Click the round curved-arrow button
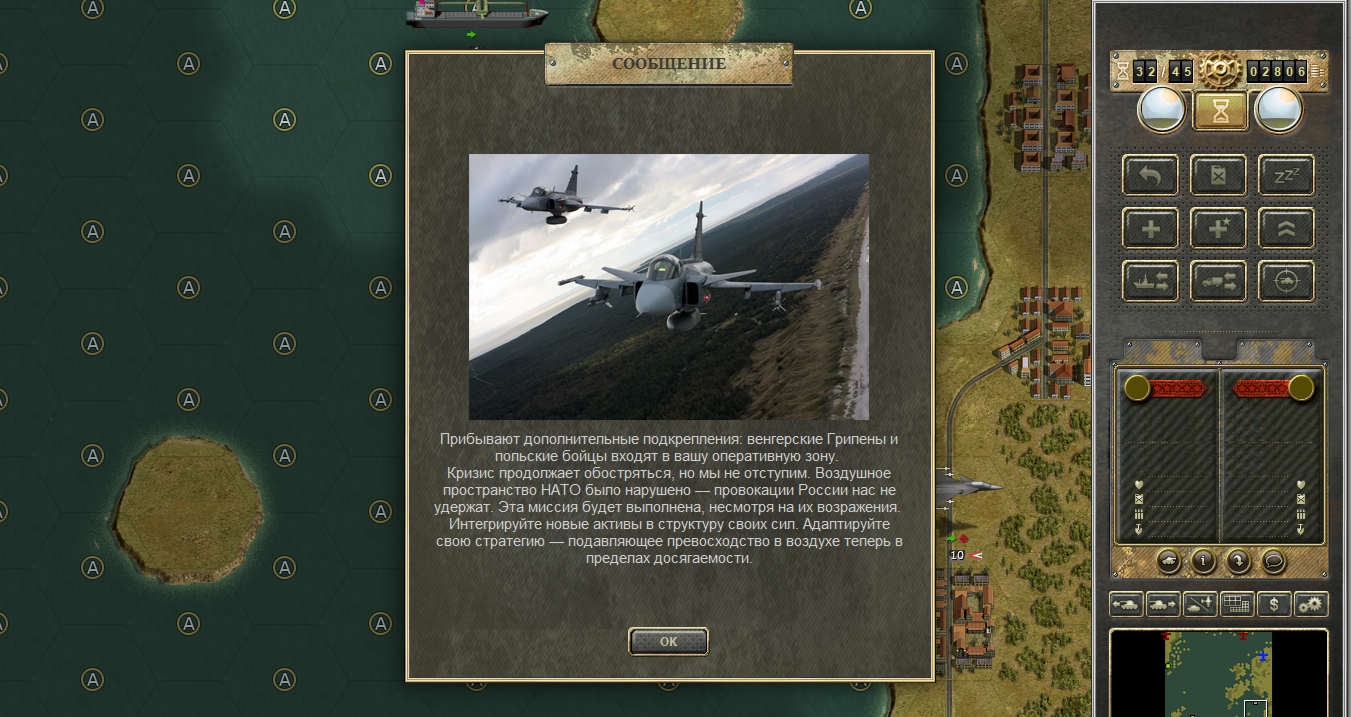Image resolution: width=1351 pixels, height=717 pixels. pos(1238,561)
